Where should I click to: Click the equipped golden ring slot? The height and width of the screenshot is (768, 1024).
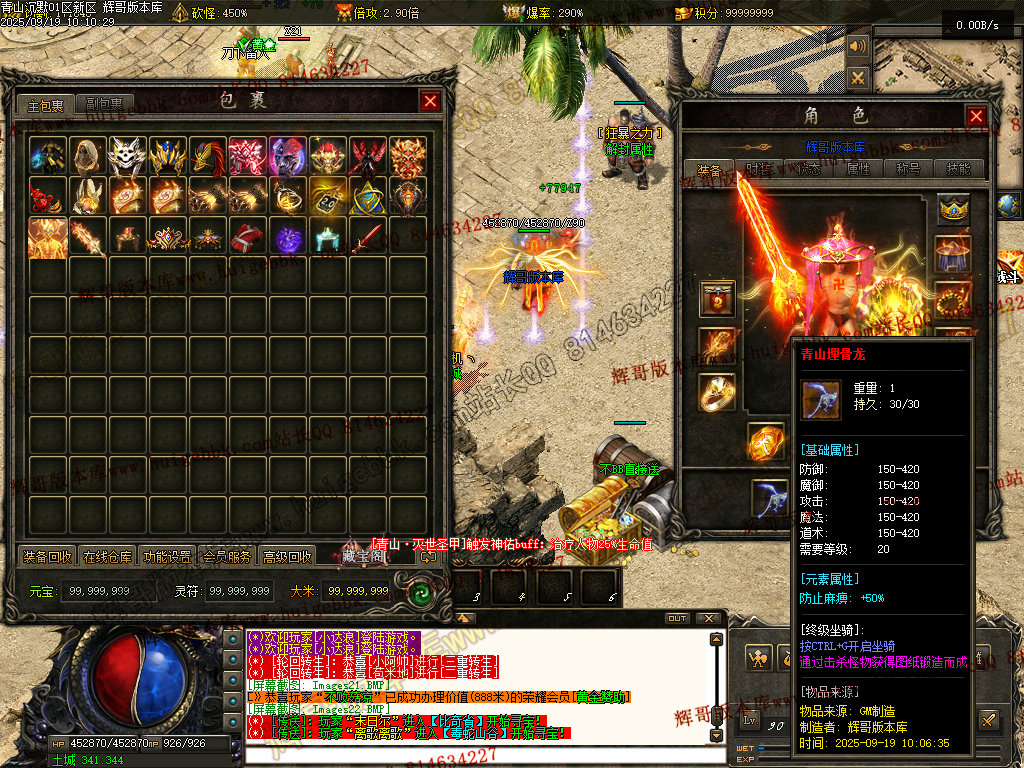coord(717,392)
